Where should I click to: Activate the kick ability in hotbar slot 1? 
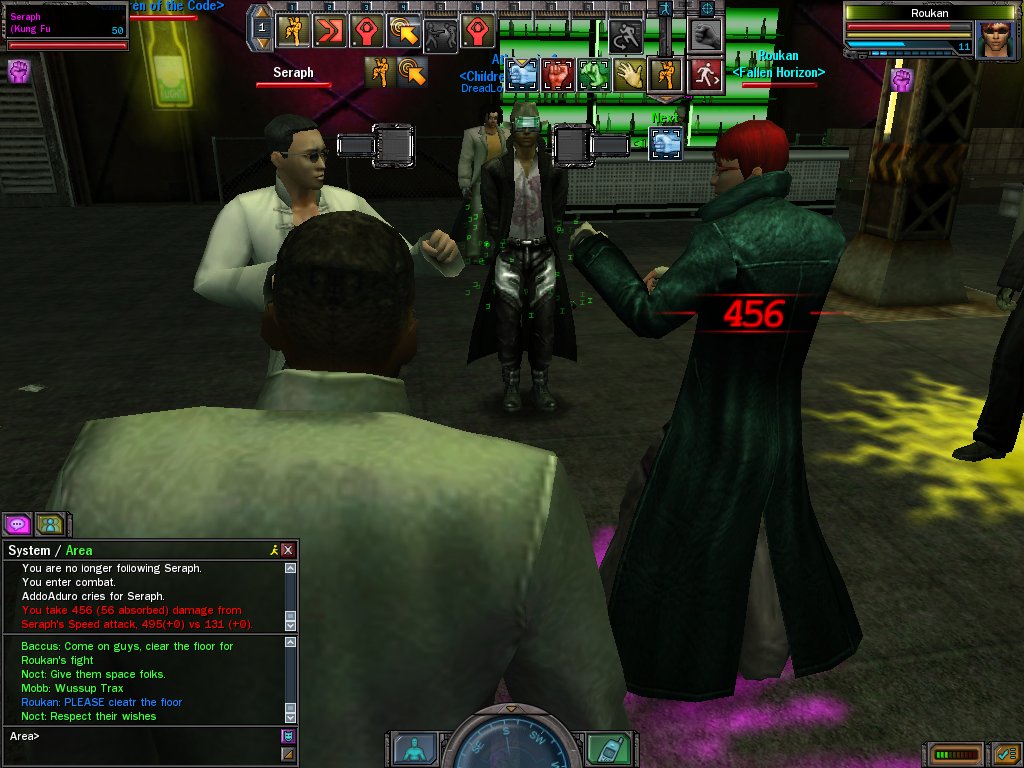[293, 31]
